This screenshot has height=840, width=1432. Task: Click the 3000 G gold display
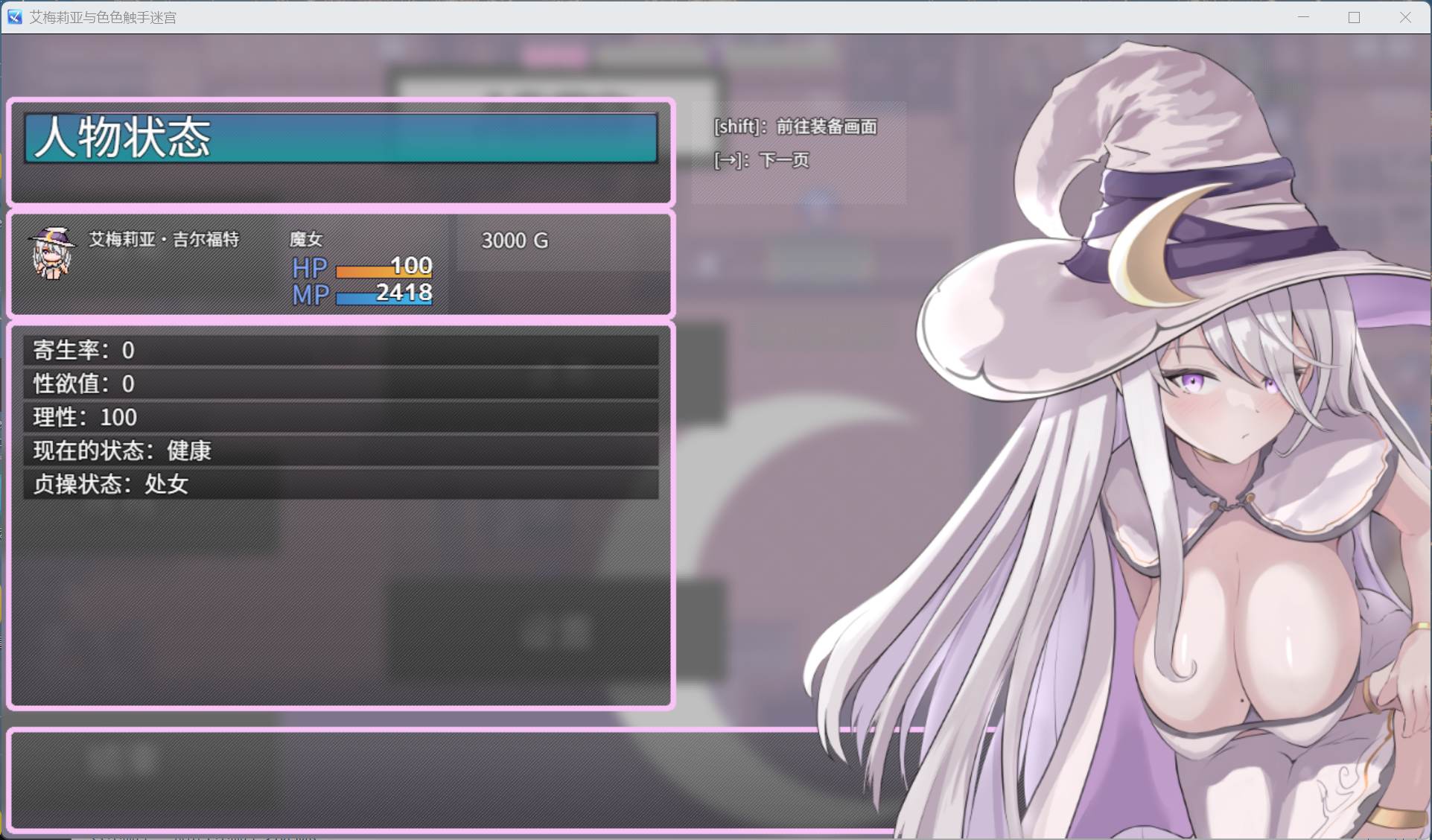(513, 241)
